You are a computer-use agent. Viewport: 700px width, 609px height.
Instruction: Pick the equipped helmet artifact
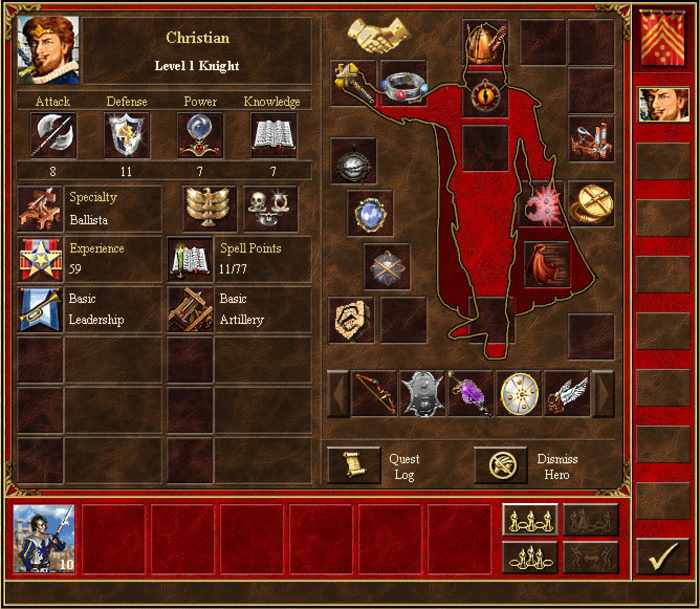click(485, 43)
